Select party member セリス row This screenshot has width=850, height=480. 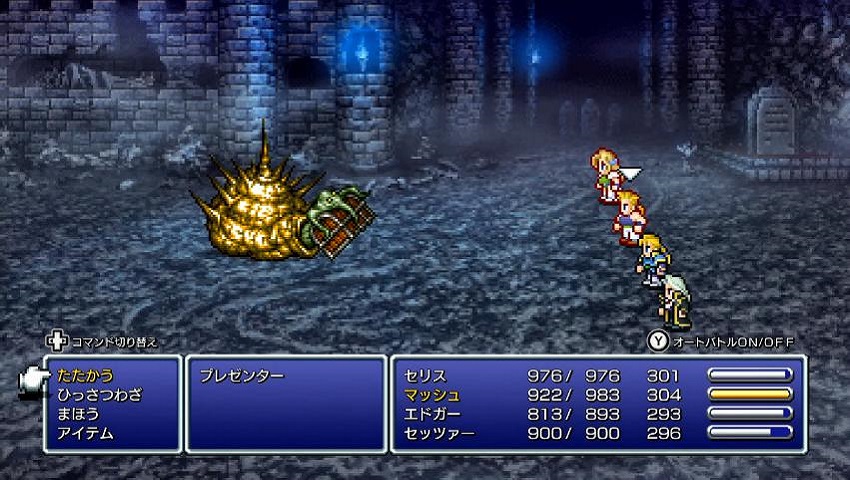(425, 376)
